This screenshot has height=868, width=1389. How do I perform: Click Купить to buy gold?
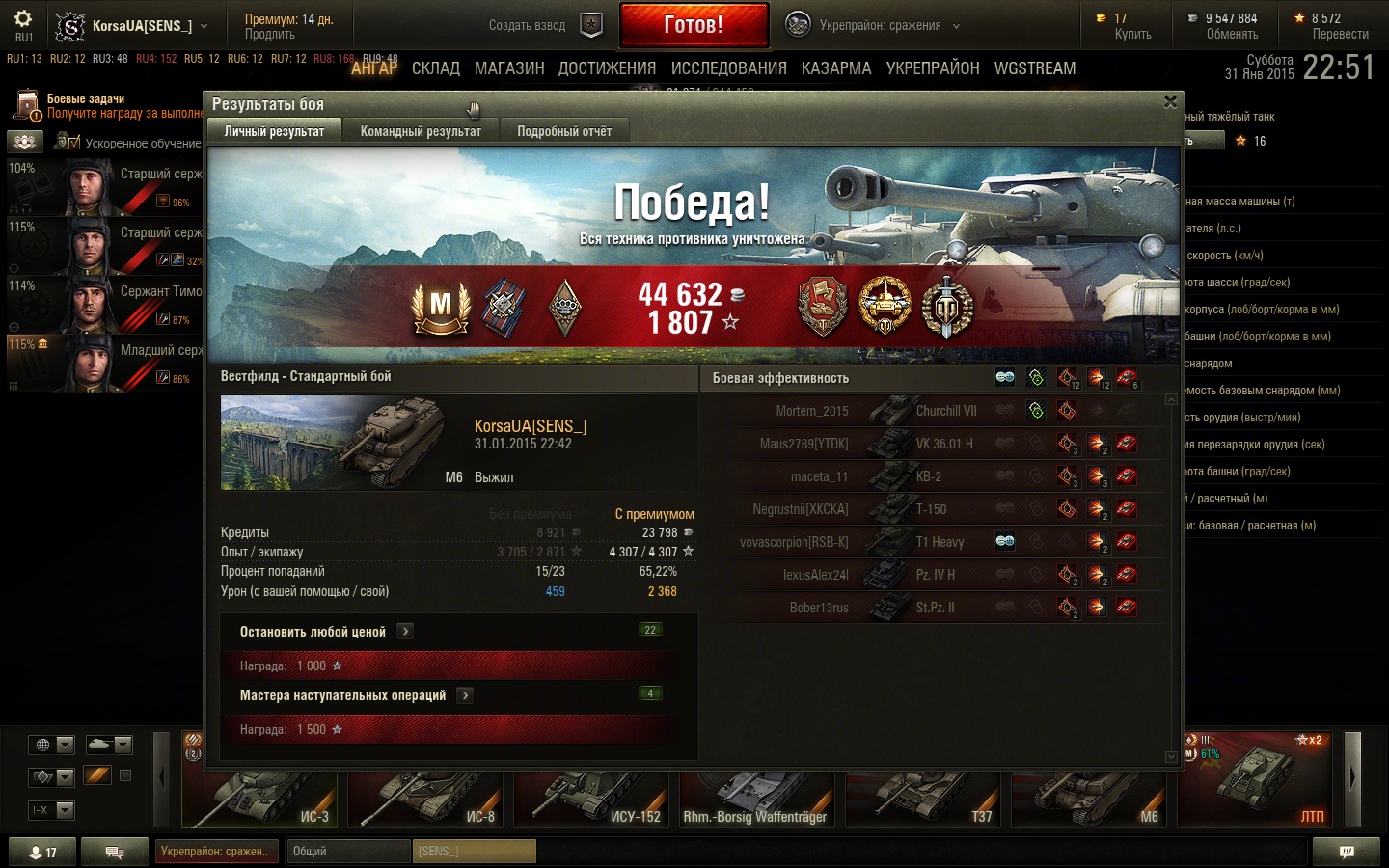click(1132, 34)
